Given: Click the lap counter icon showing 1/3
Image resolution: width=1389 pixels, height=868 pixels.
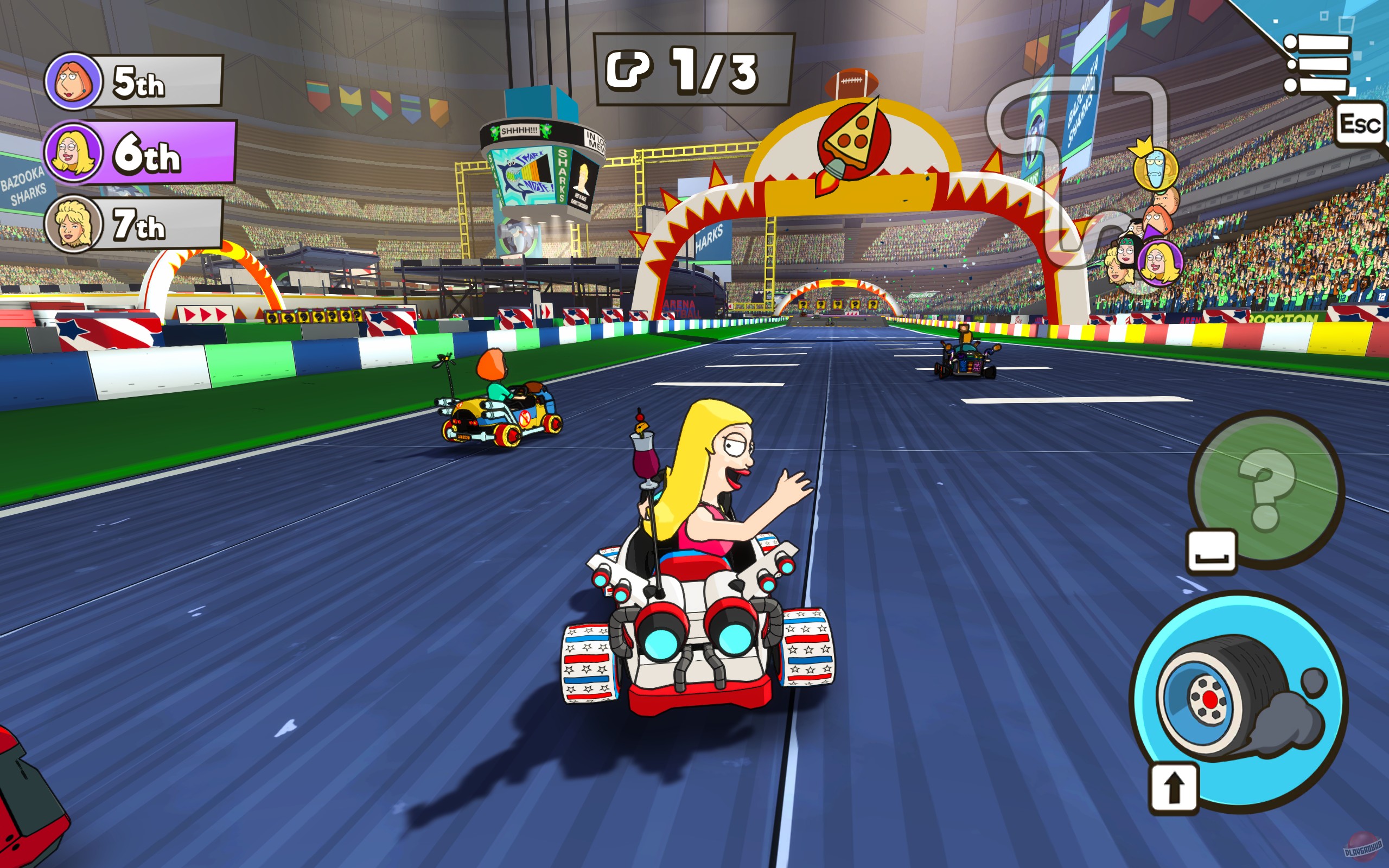Looking at the screenshot, I should (x=629, y=71).
